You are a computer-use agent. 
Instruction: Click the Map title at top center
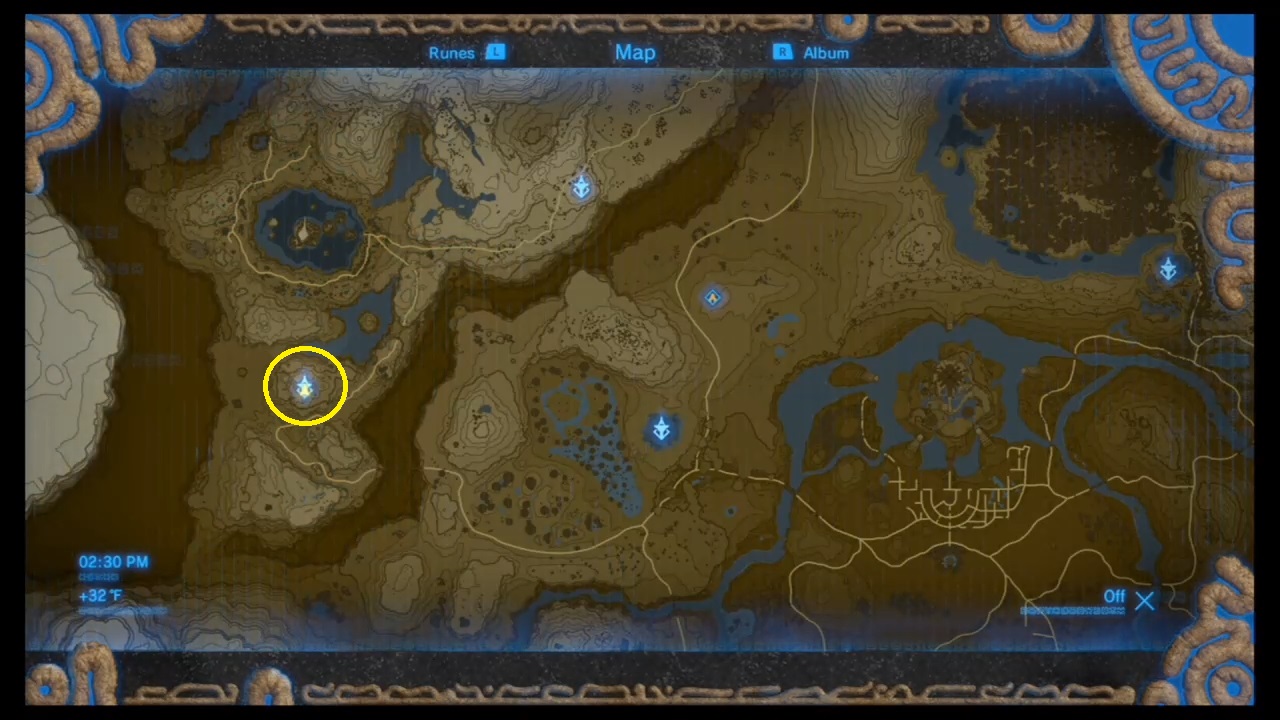click(x=635, y=52)
